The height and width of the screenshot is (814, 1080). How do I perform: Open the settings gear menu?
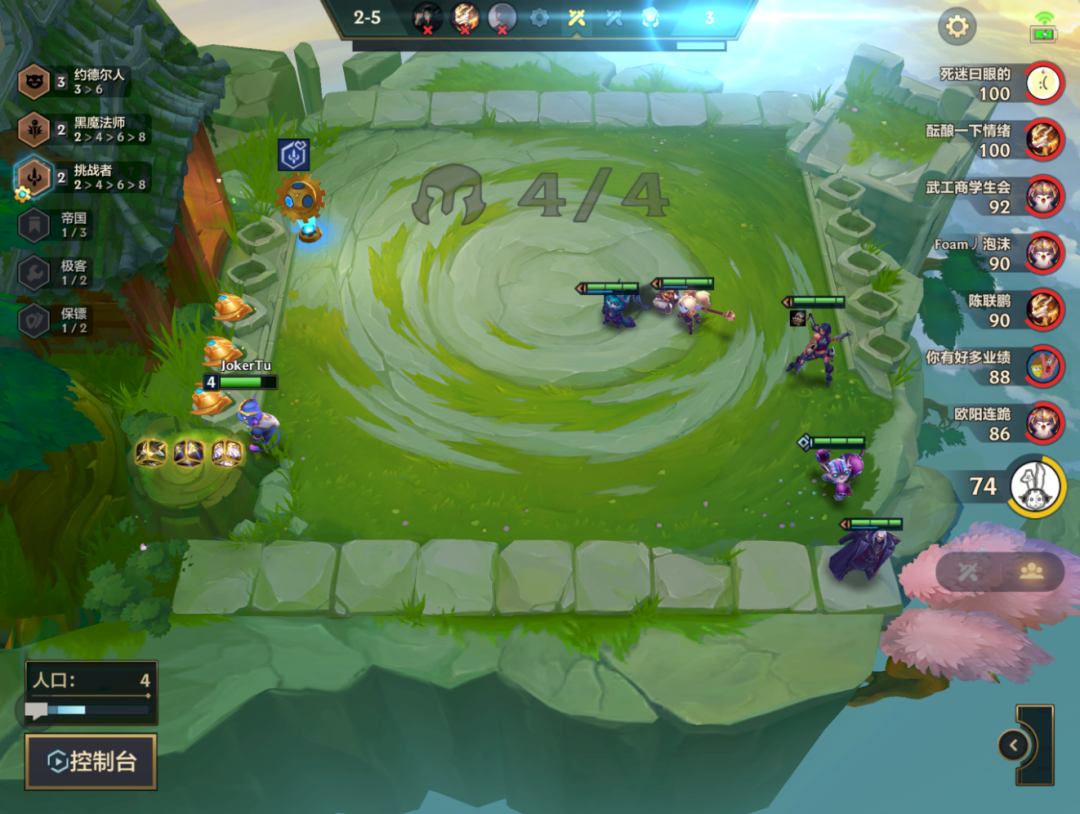click(x=957, y=26)
